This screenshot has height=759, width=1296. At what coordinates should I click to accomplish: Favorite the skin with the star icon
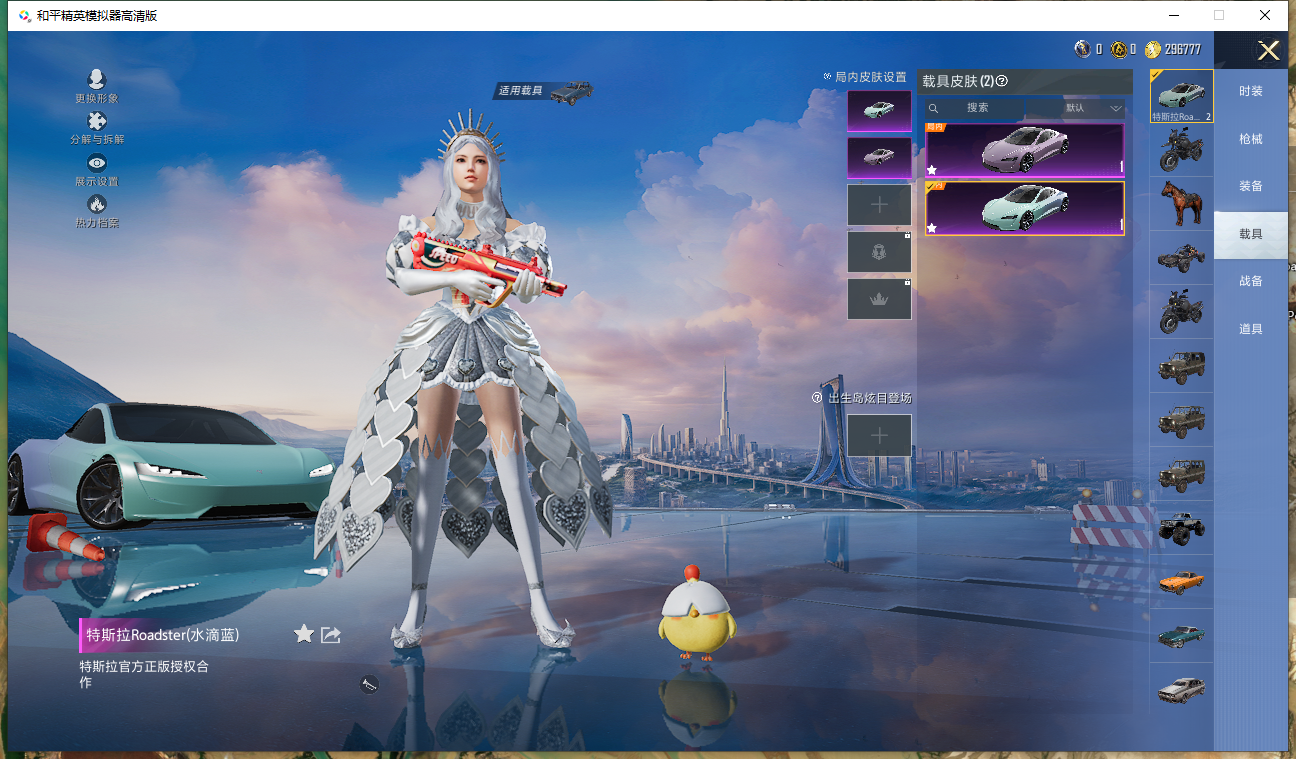304,634
